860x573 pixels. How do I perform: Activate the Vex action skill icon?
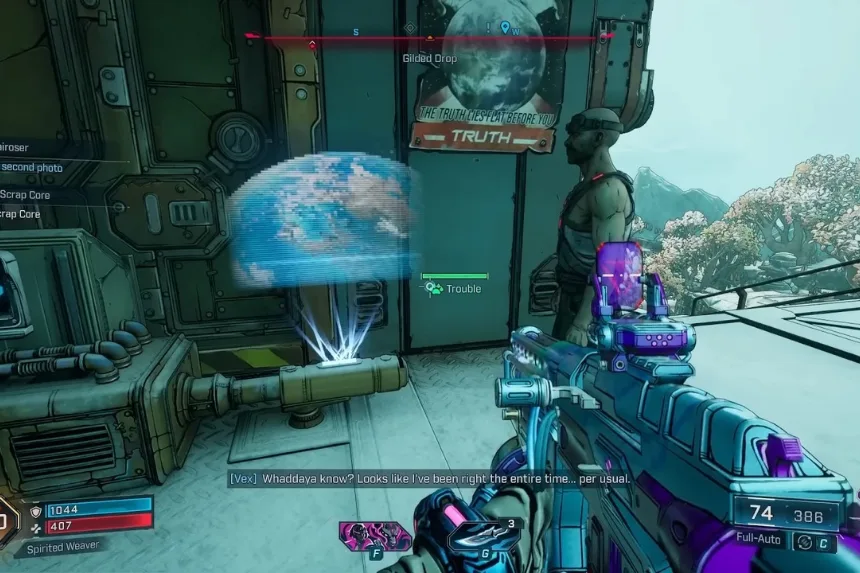point(360,535)
